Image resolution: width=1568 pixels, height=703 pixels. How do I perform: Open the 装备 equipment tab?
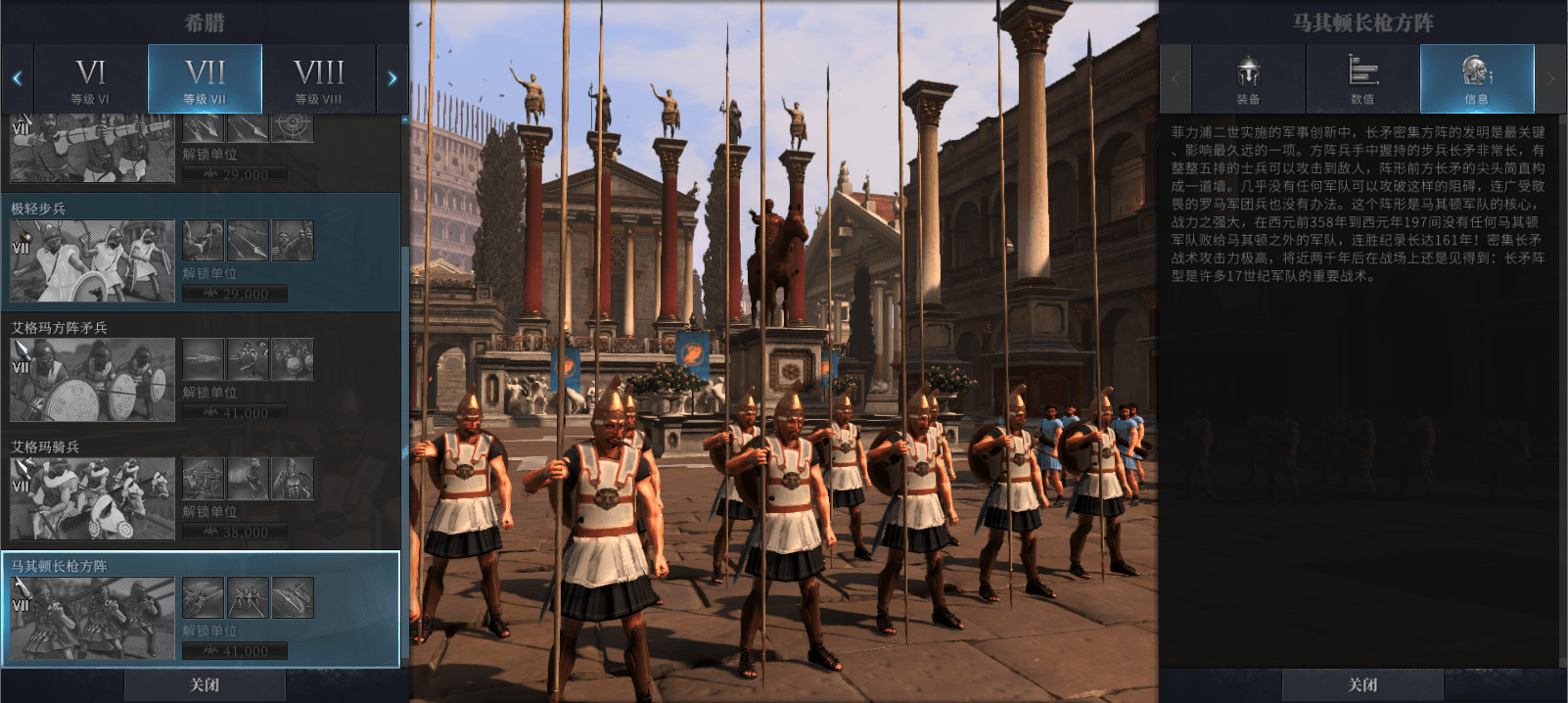pyautogui.click(x=1248, y=79)
